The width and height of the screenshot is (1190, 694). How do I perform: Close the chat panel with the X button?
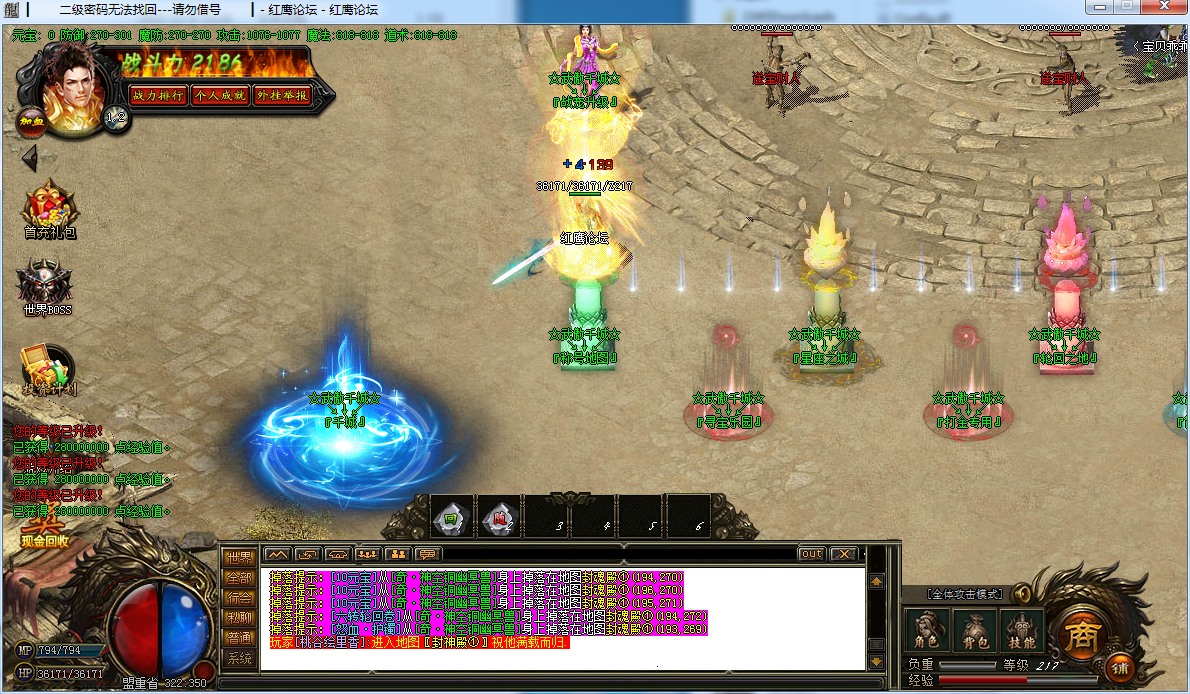point(845,554)
